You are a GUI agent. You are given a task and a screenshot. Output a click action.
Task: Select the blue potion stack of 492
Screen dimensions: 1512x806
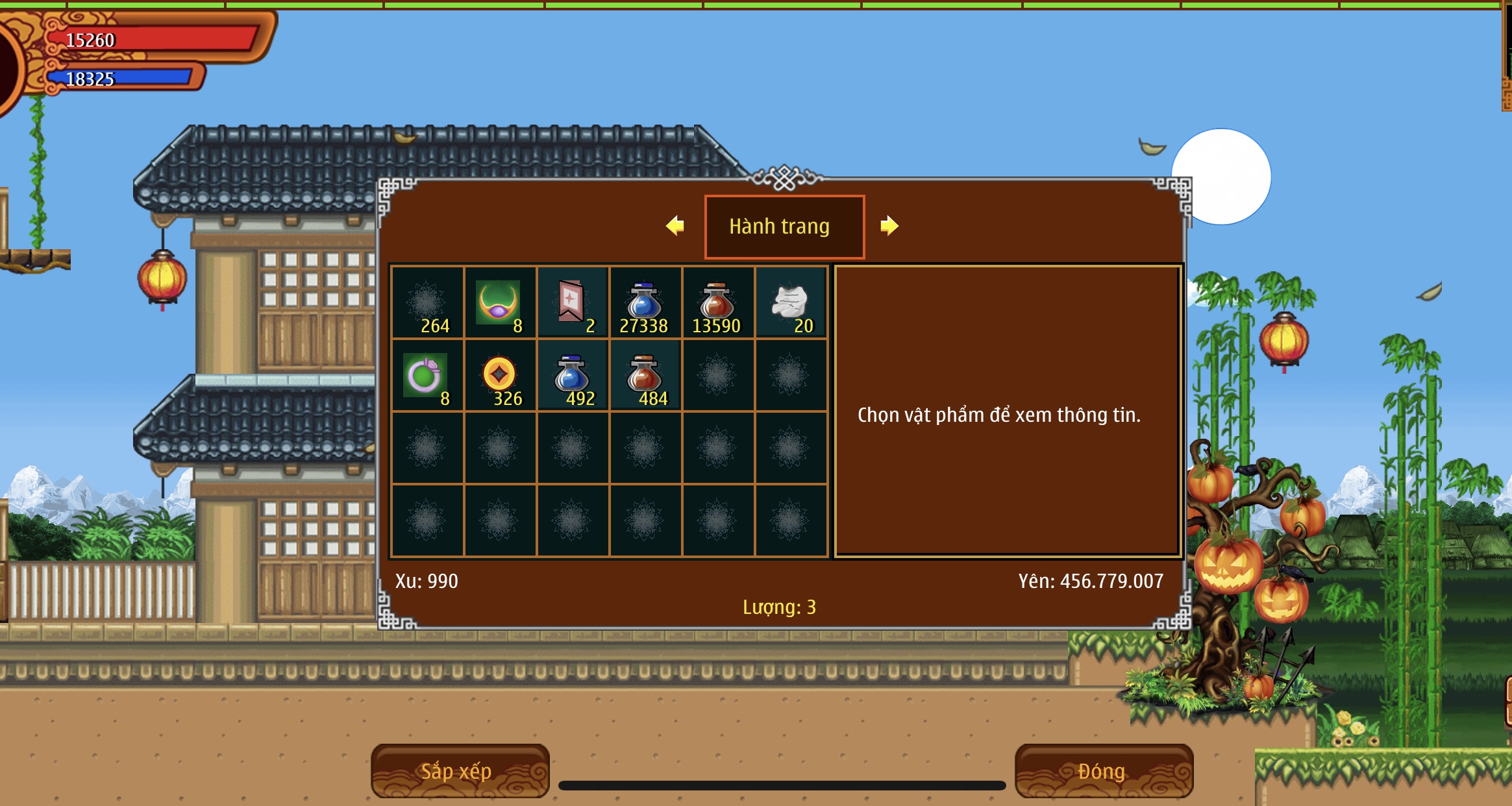(572, 376)
